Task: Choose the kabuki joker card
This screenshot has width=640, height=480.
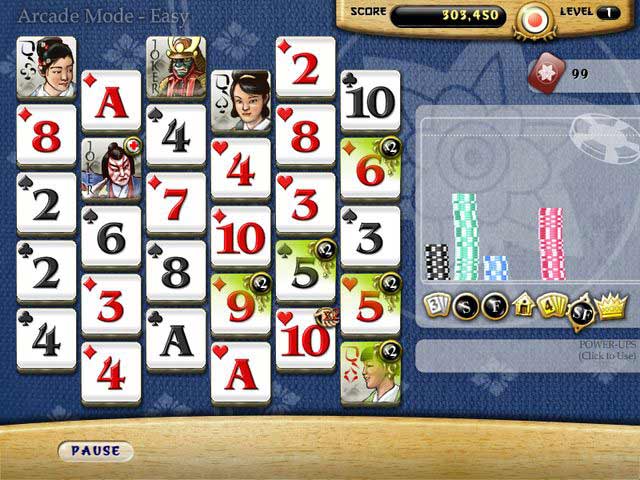Action: 111,168
